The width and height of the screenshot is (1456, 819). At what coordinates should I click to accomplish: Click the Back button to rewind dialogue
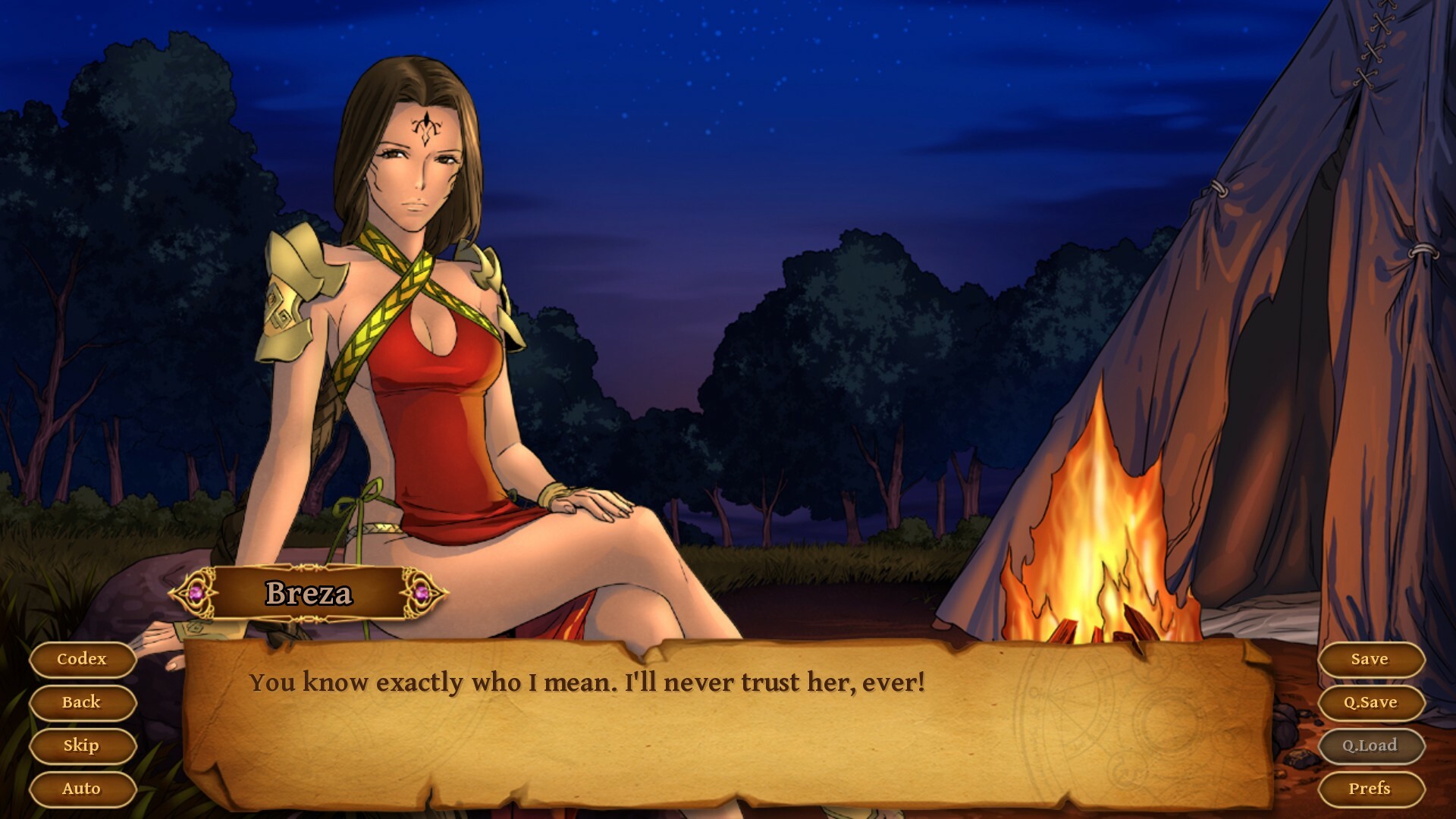point(82,702)
